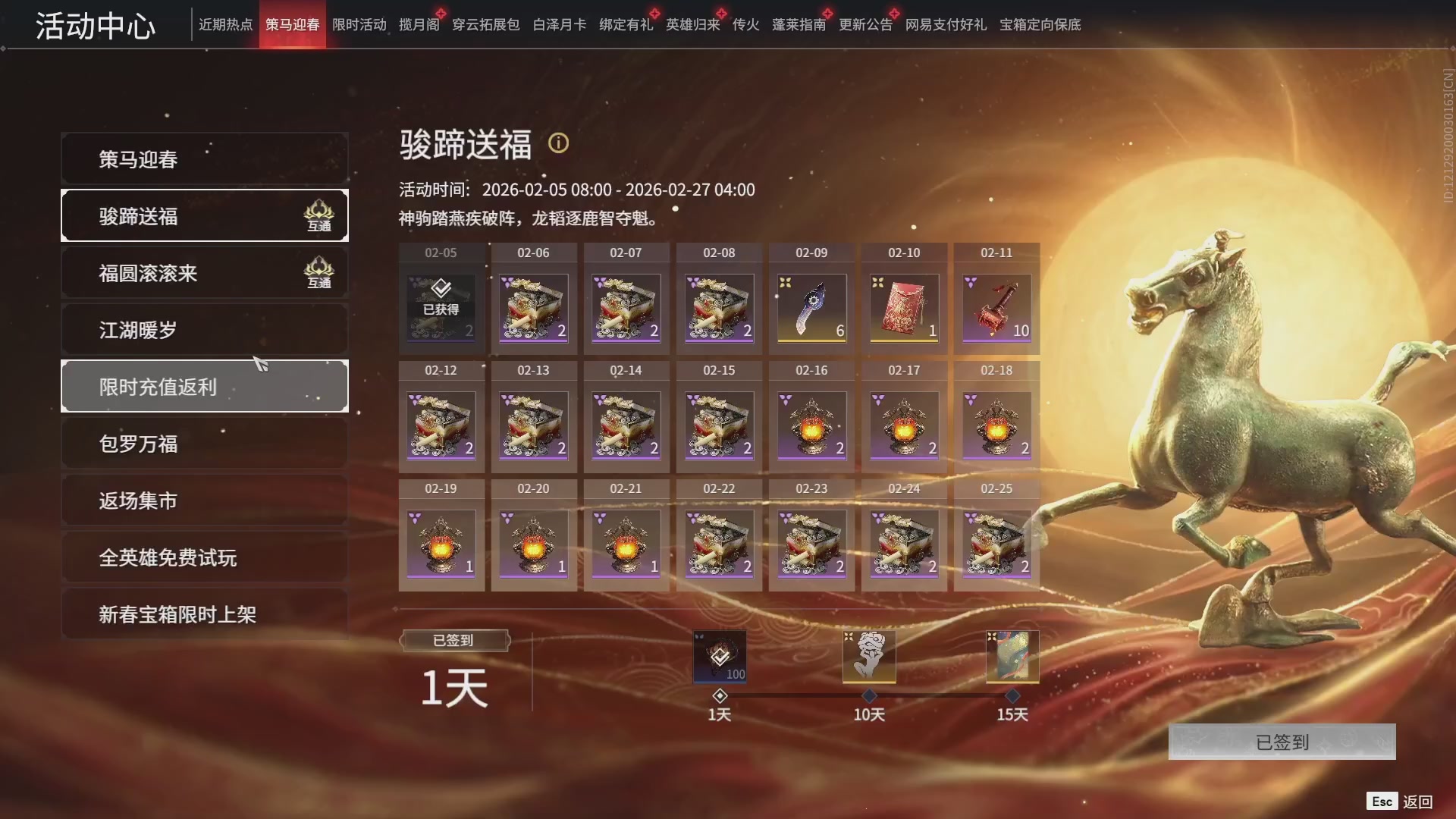The height and width of the screenshot is (819, 1456).
Task: Click the lantern reward on 02-19
Action: point(441,542)
